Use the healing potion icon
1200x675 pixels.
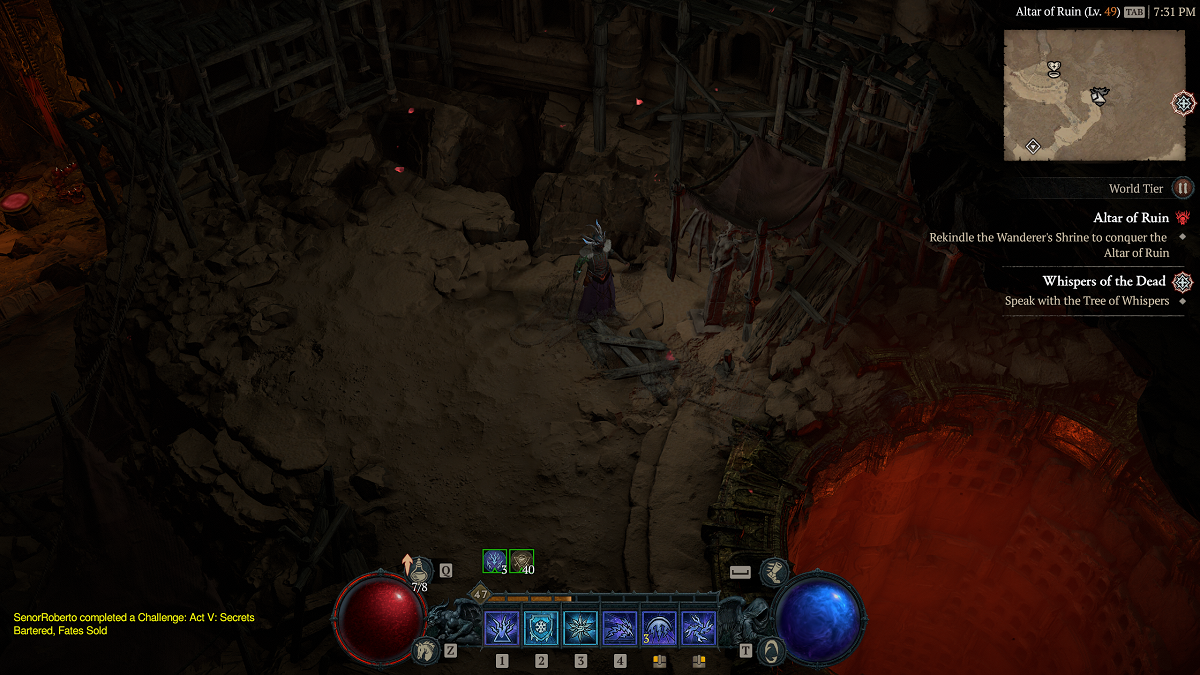coord(420,569)
